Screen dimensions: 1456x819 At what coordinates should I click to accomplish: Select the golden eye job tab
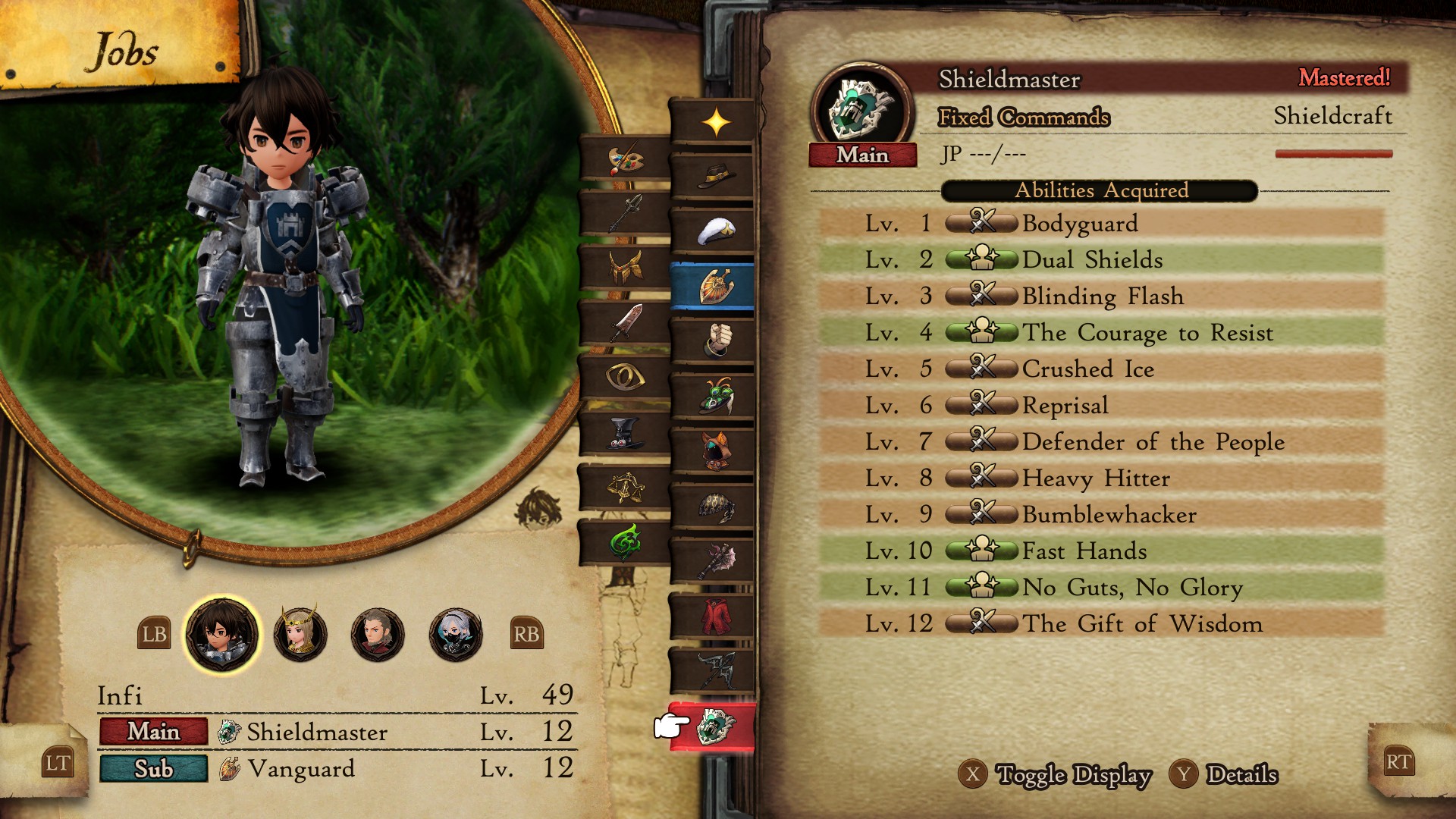click(625, 378)
